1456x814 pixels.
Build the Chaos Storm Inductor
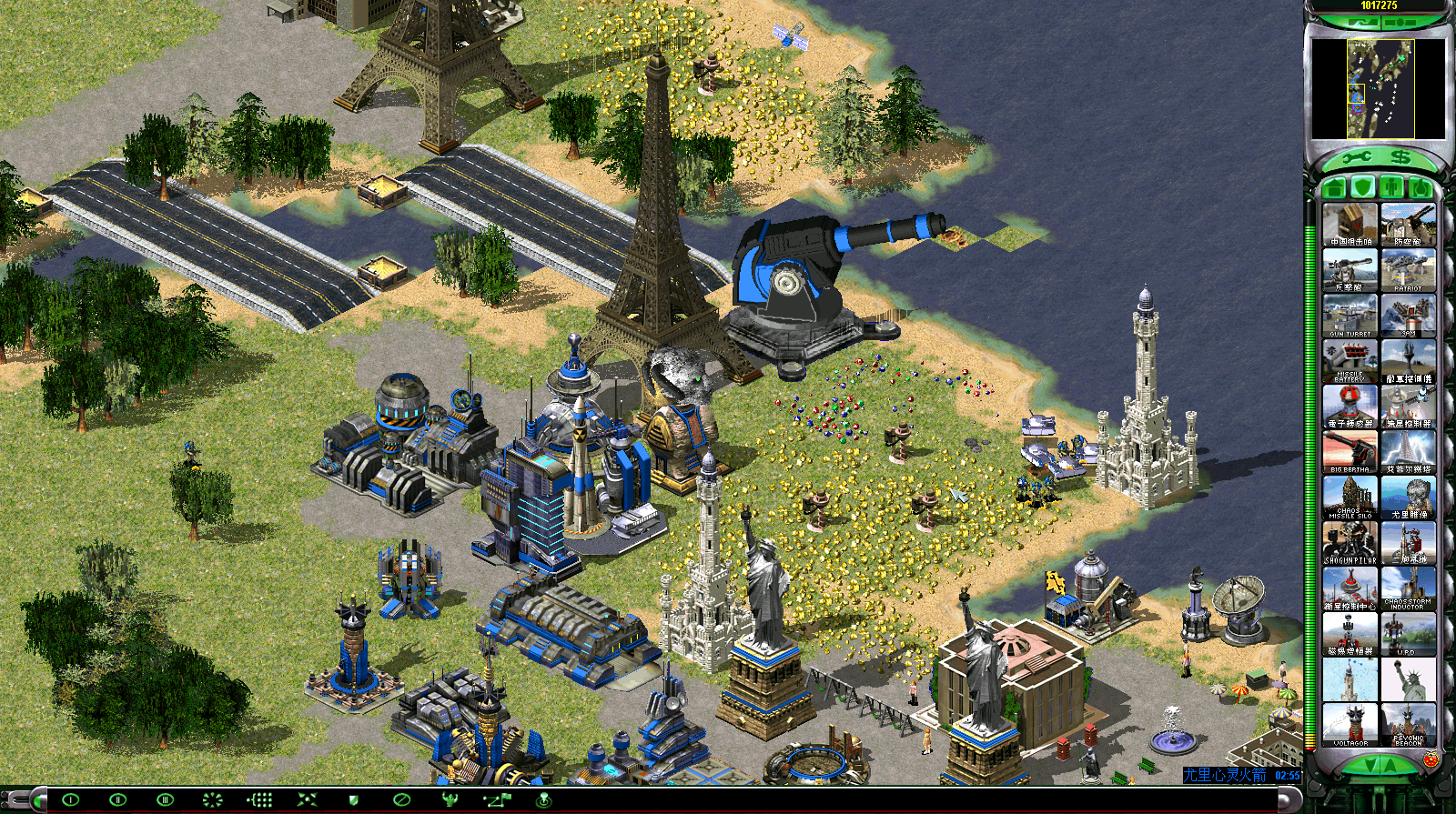[x=1408, y=588]
